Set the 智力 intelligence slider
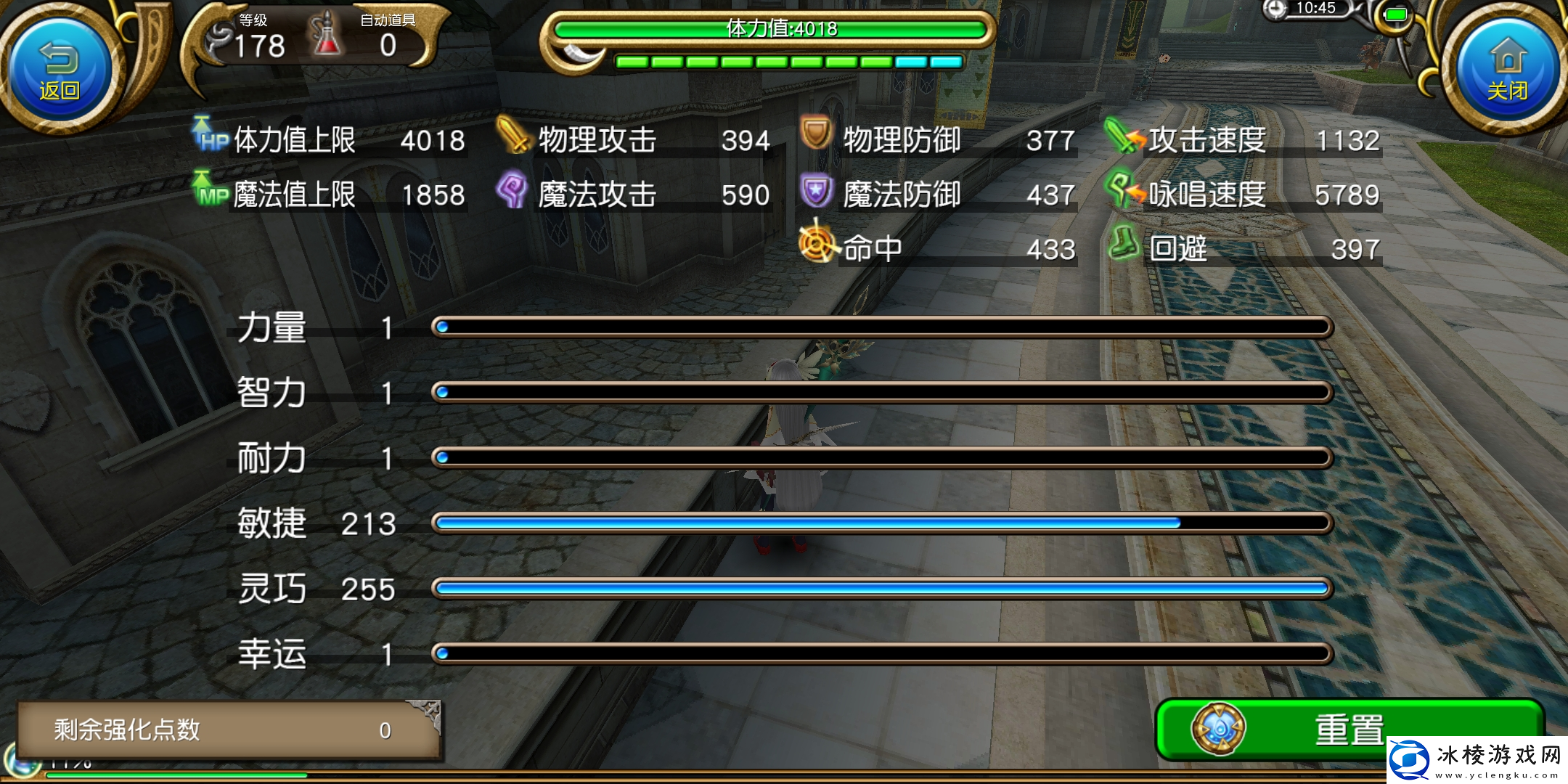The height and width of the screenshot is (784, 1568). [x=881, y=393]
